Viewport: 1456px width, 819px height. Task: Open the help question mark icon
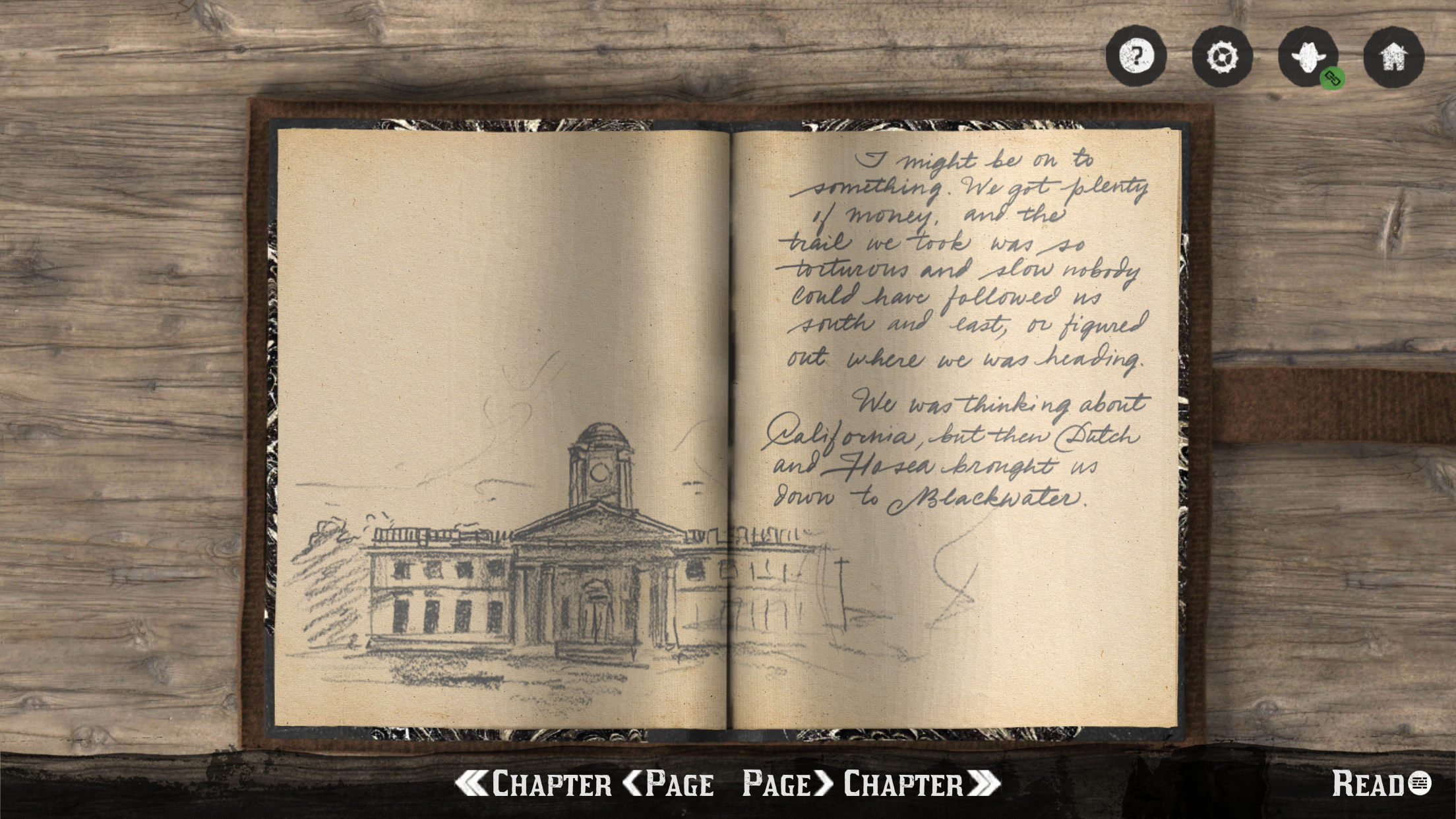point(1136,55)
